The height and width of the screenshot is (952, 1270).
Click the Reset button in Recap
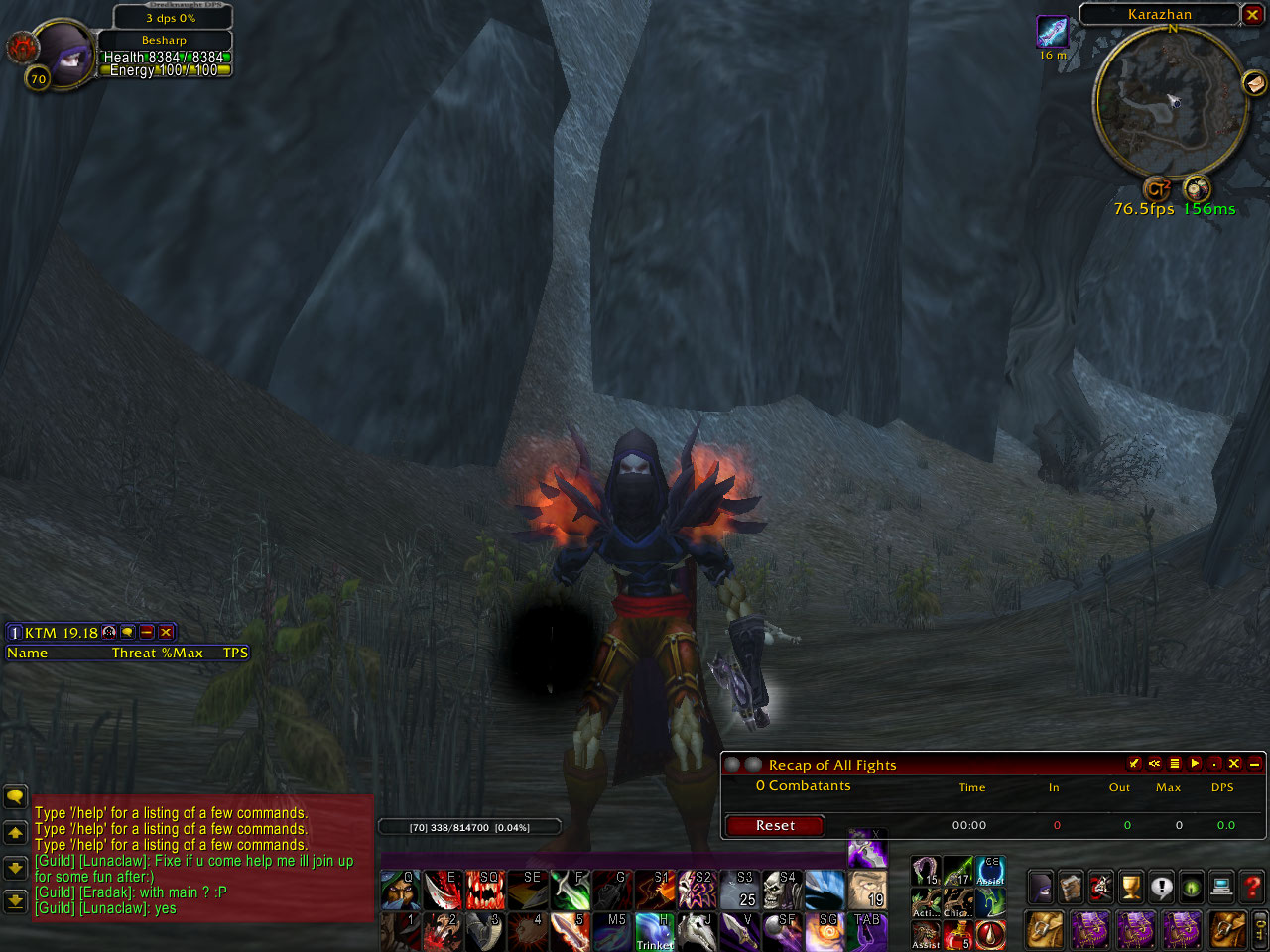[775, 825]
